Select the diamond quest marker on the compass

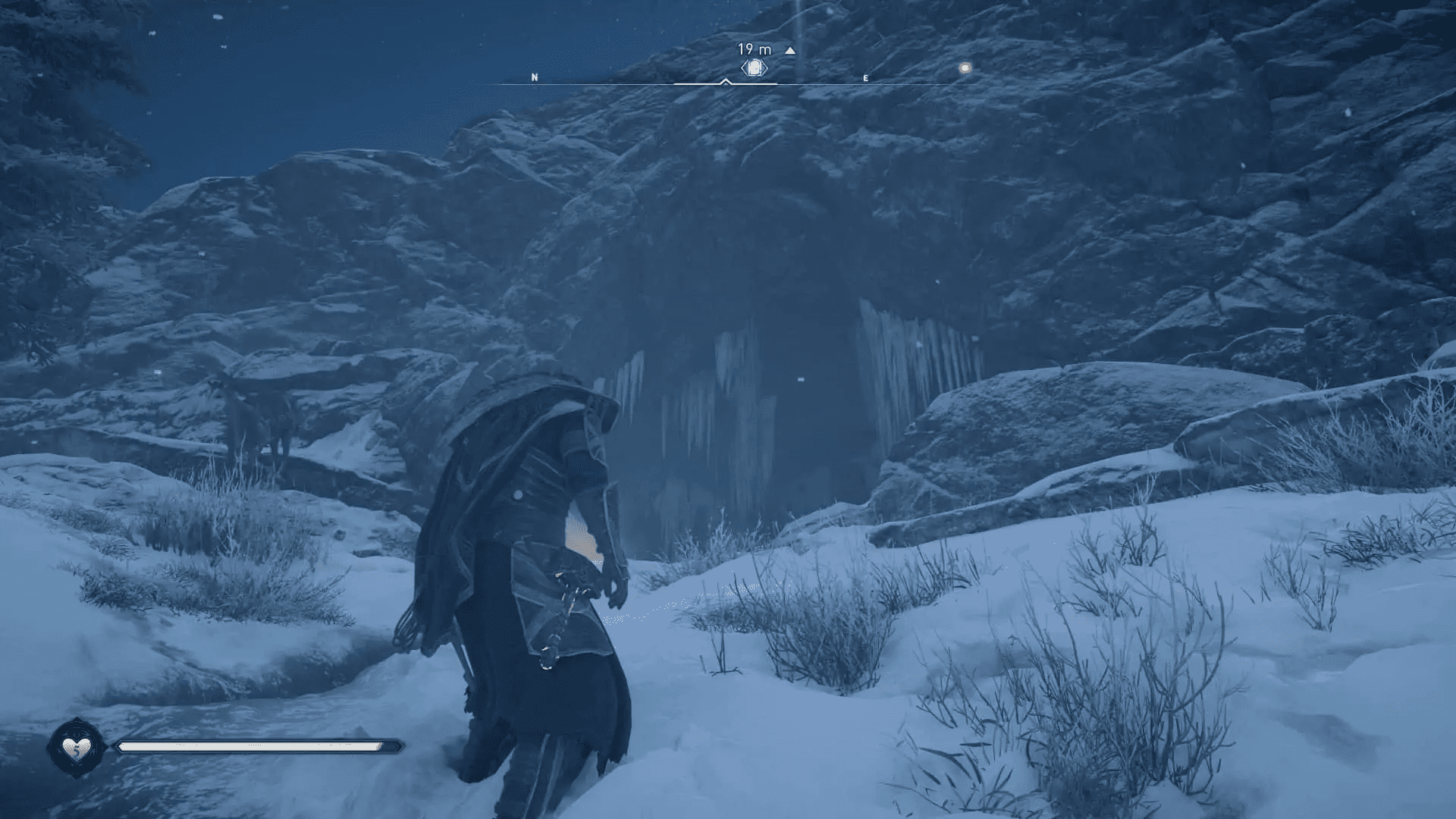pyautogui.click(x=753, y=68)
